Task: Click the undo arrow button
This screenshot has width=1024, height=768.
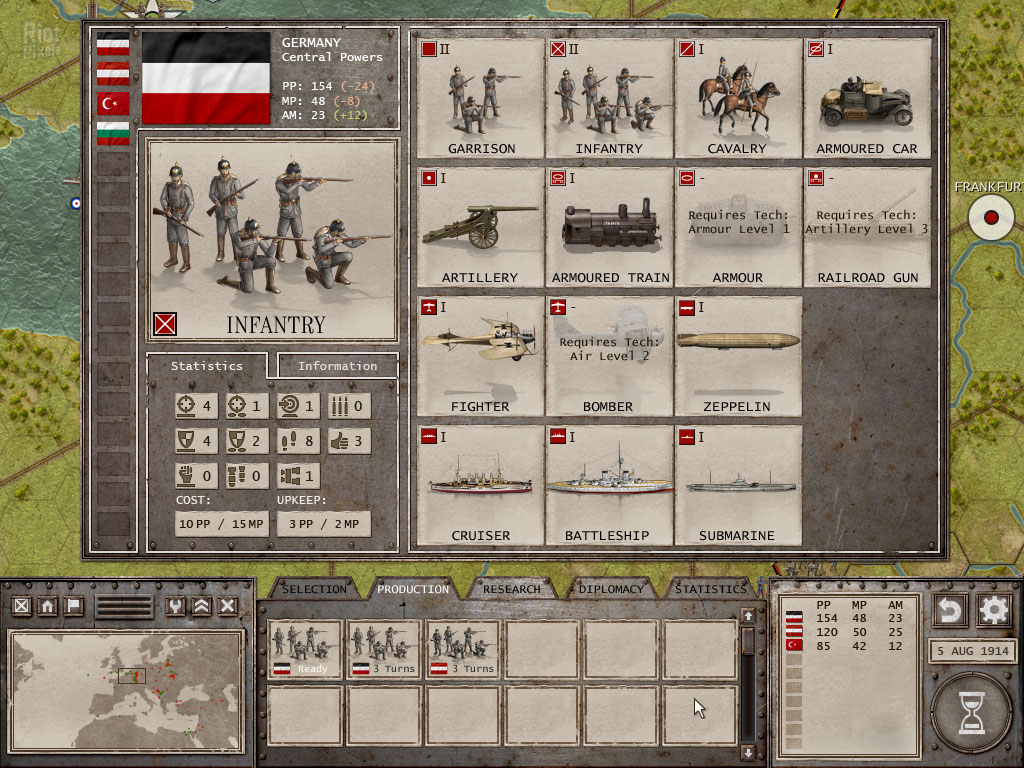Action: pyautogui.click(x=950, y=609)
